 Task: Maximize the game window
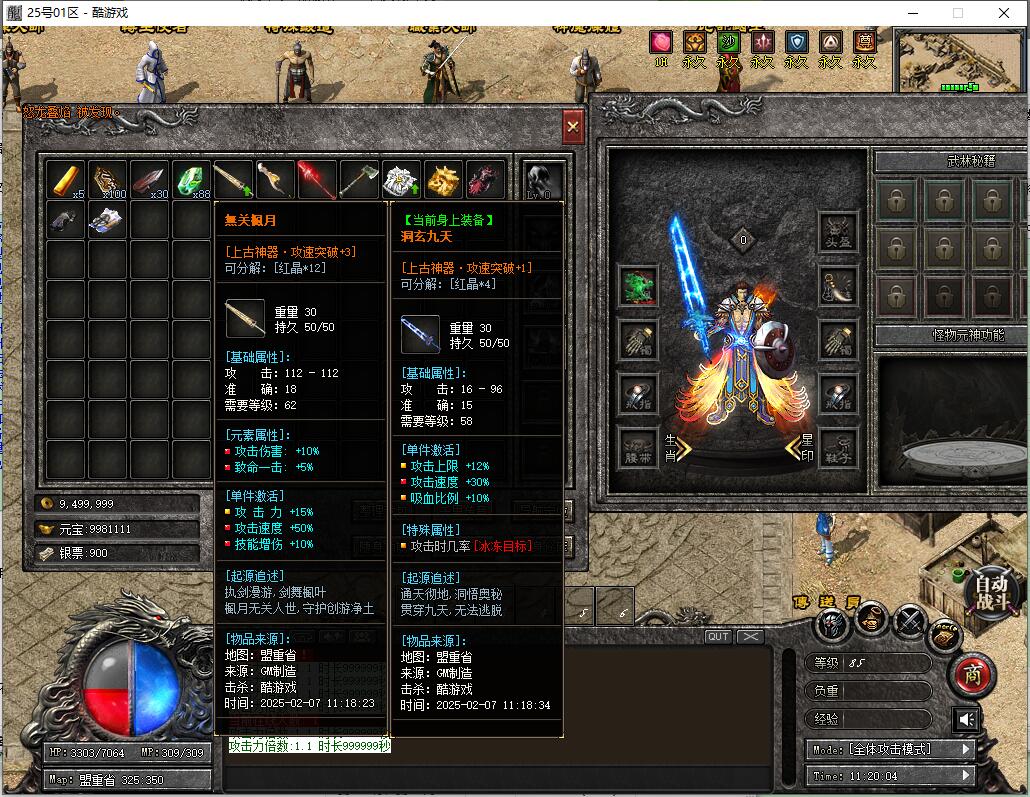click(x=958, y=13)
